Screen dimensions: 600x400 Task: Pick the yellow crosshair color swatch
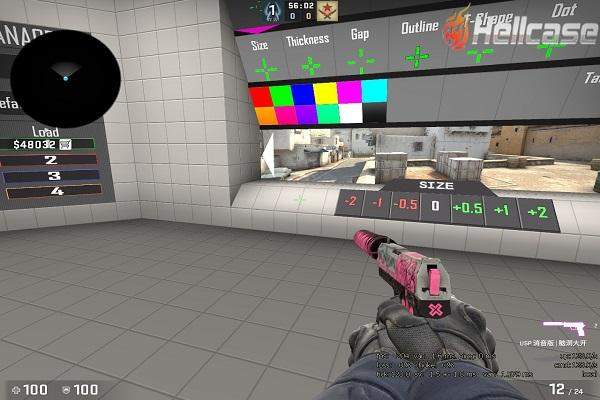coord(325,94)
